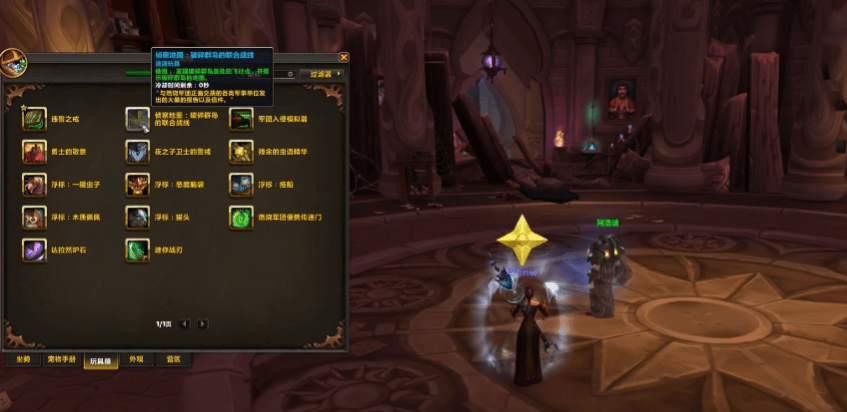Go to the previous toy page
847x412 pixels.
[187, 324]
